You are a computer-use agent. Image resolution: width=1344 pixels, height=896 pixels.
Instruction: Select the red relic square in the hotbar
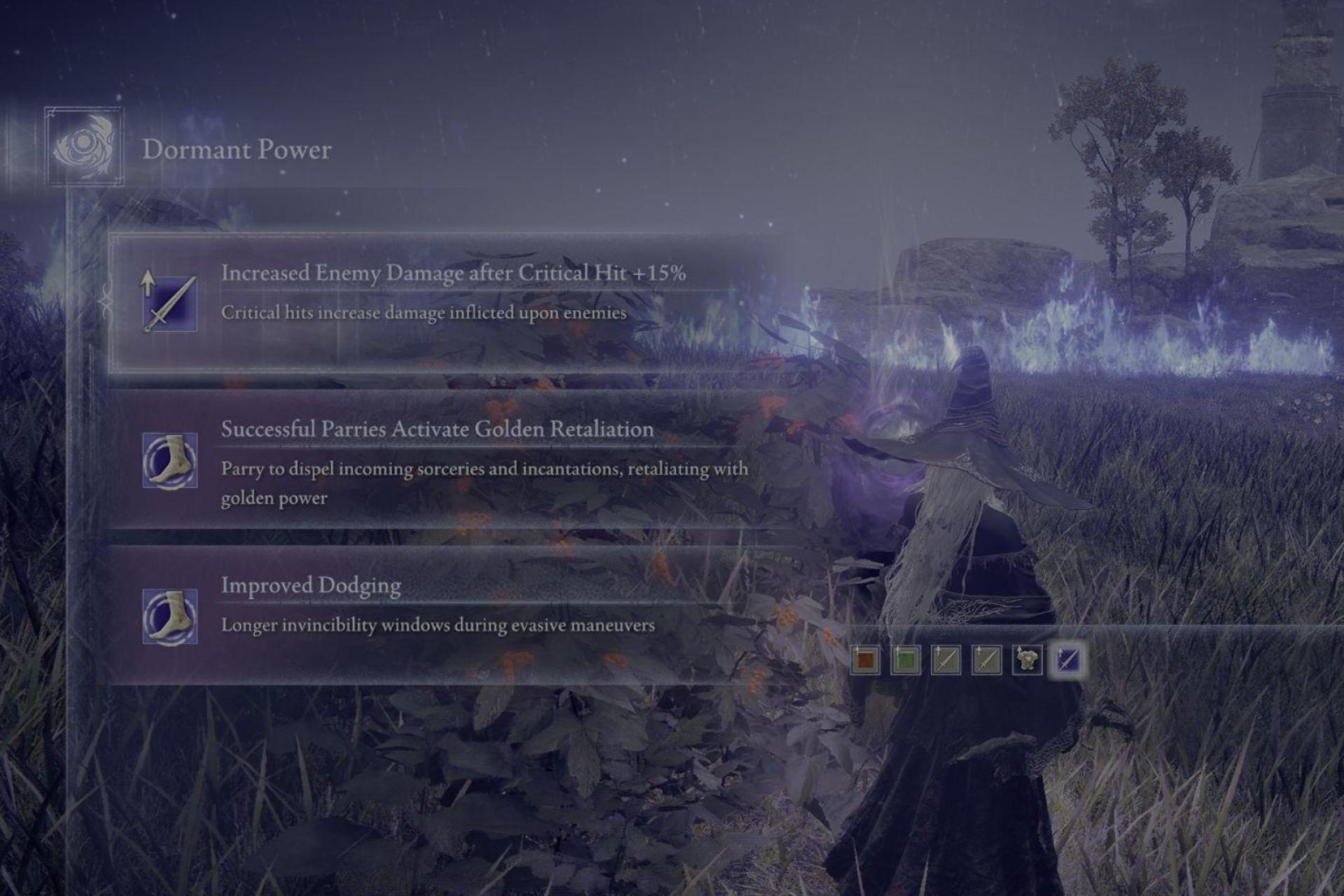click(865, 660)
